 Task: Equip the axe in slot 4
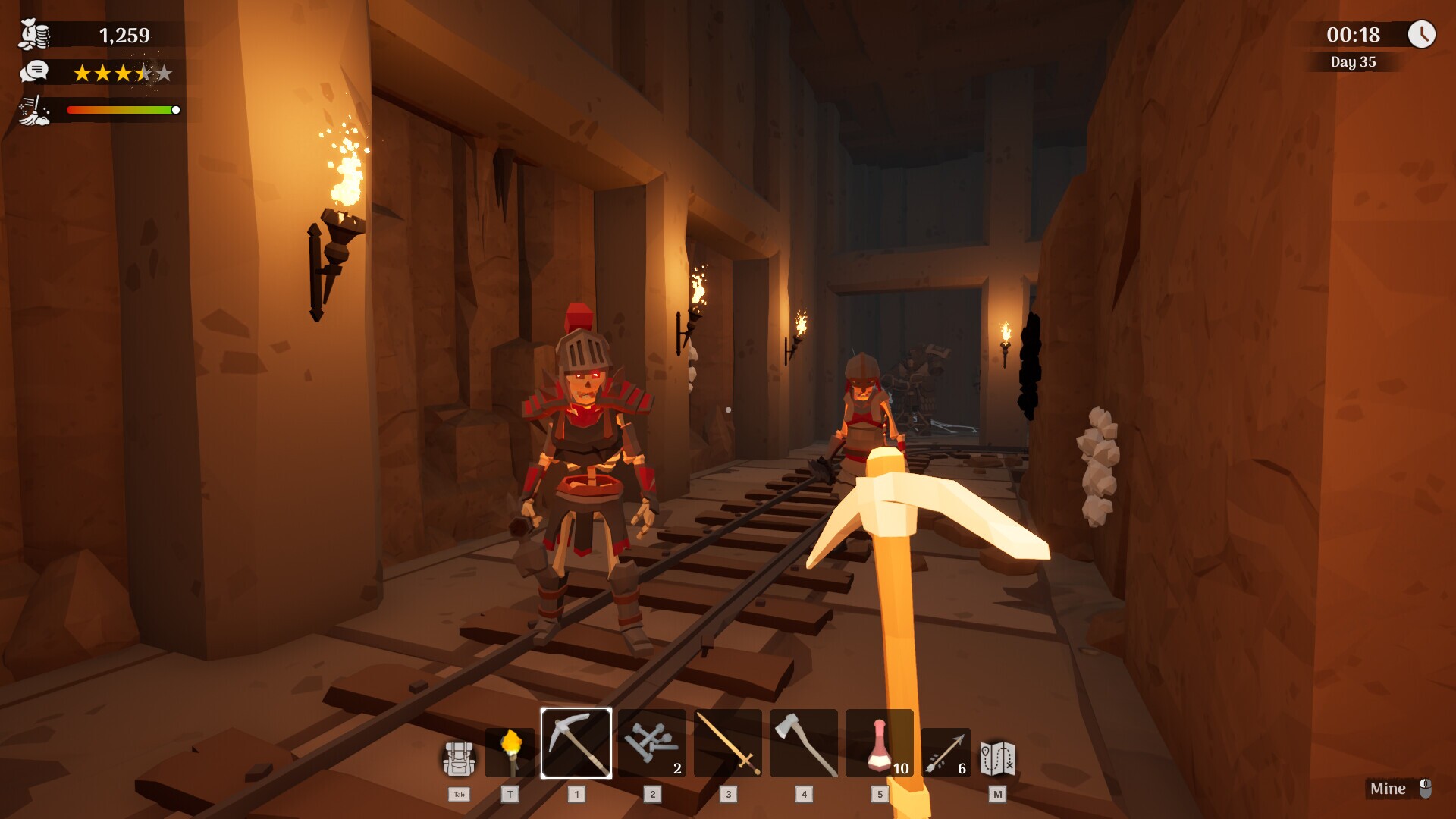pos(802,745)
